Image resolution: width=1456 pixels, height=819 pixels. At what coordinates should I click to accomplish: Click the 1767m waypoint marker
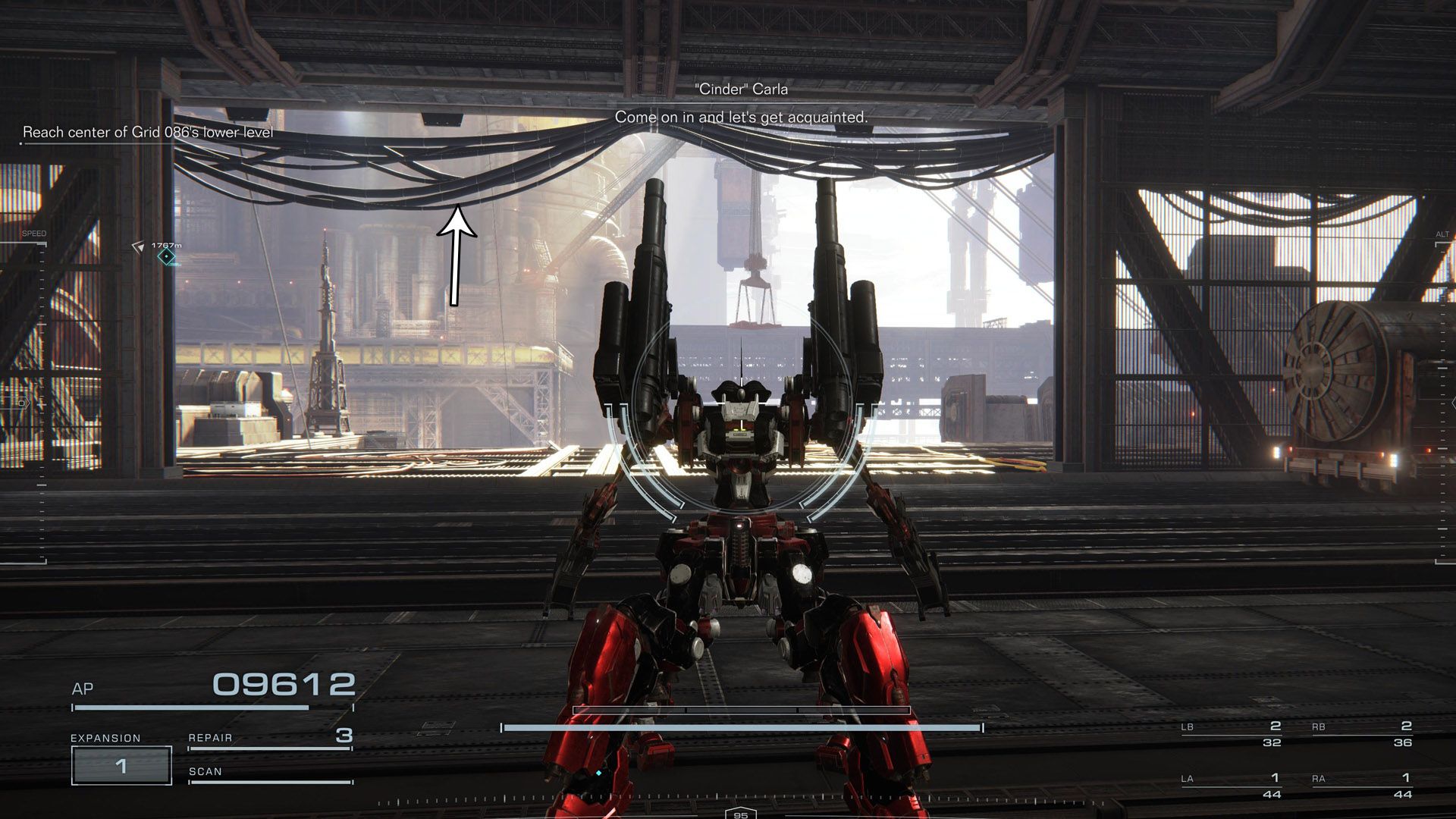(166, 257)
